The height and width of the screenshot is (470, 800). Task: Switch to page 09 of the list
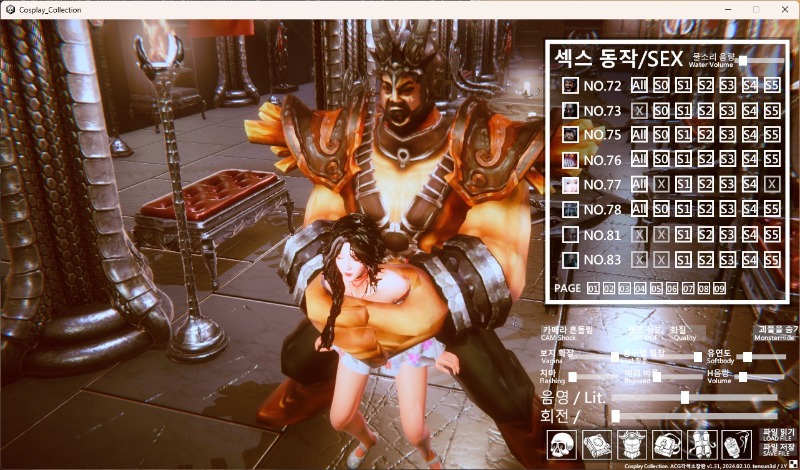click(719, 289)
